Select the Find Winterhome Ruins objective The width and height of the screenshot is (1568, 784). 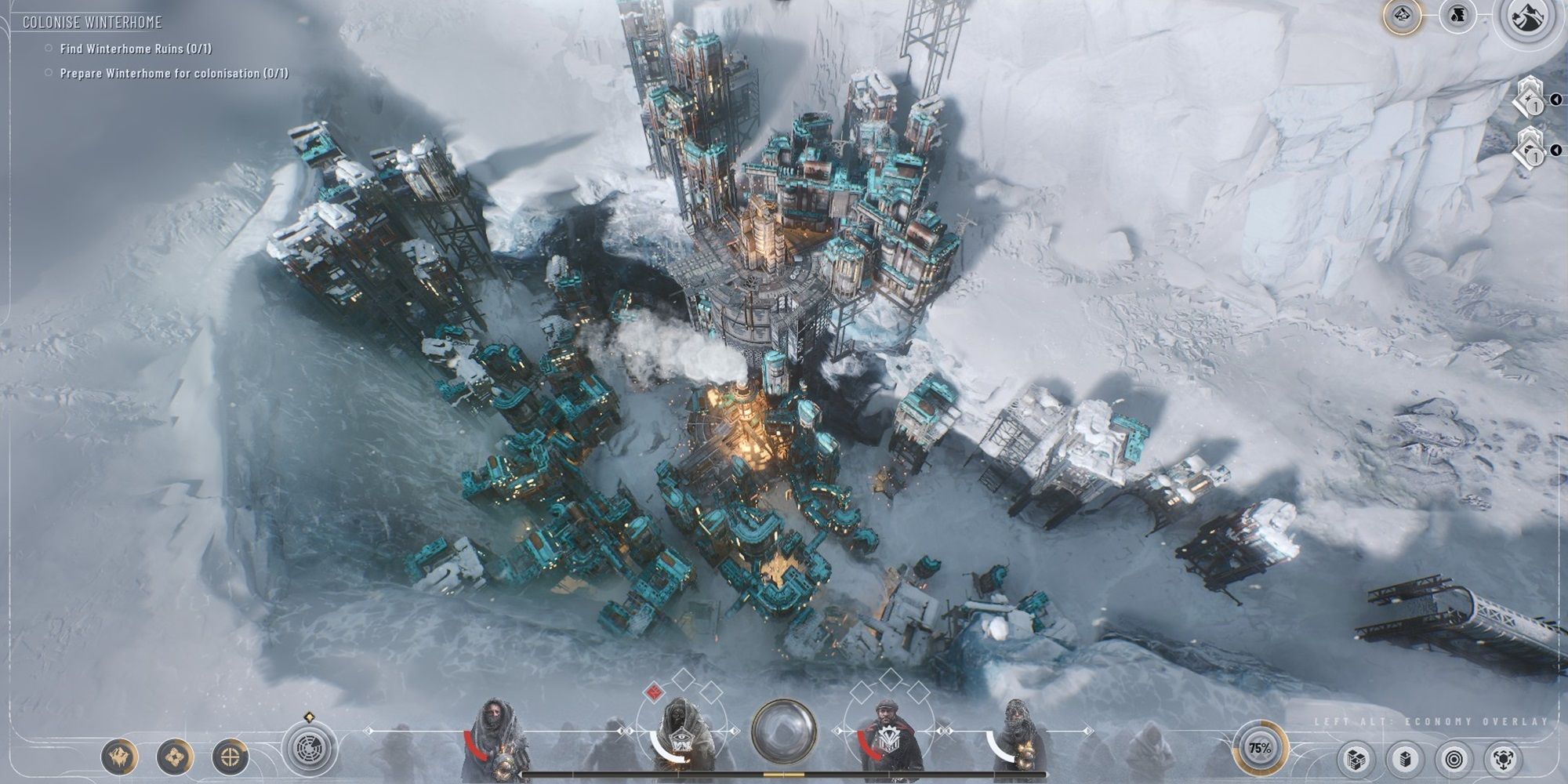click(135, 49)
